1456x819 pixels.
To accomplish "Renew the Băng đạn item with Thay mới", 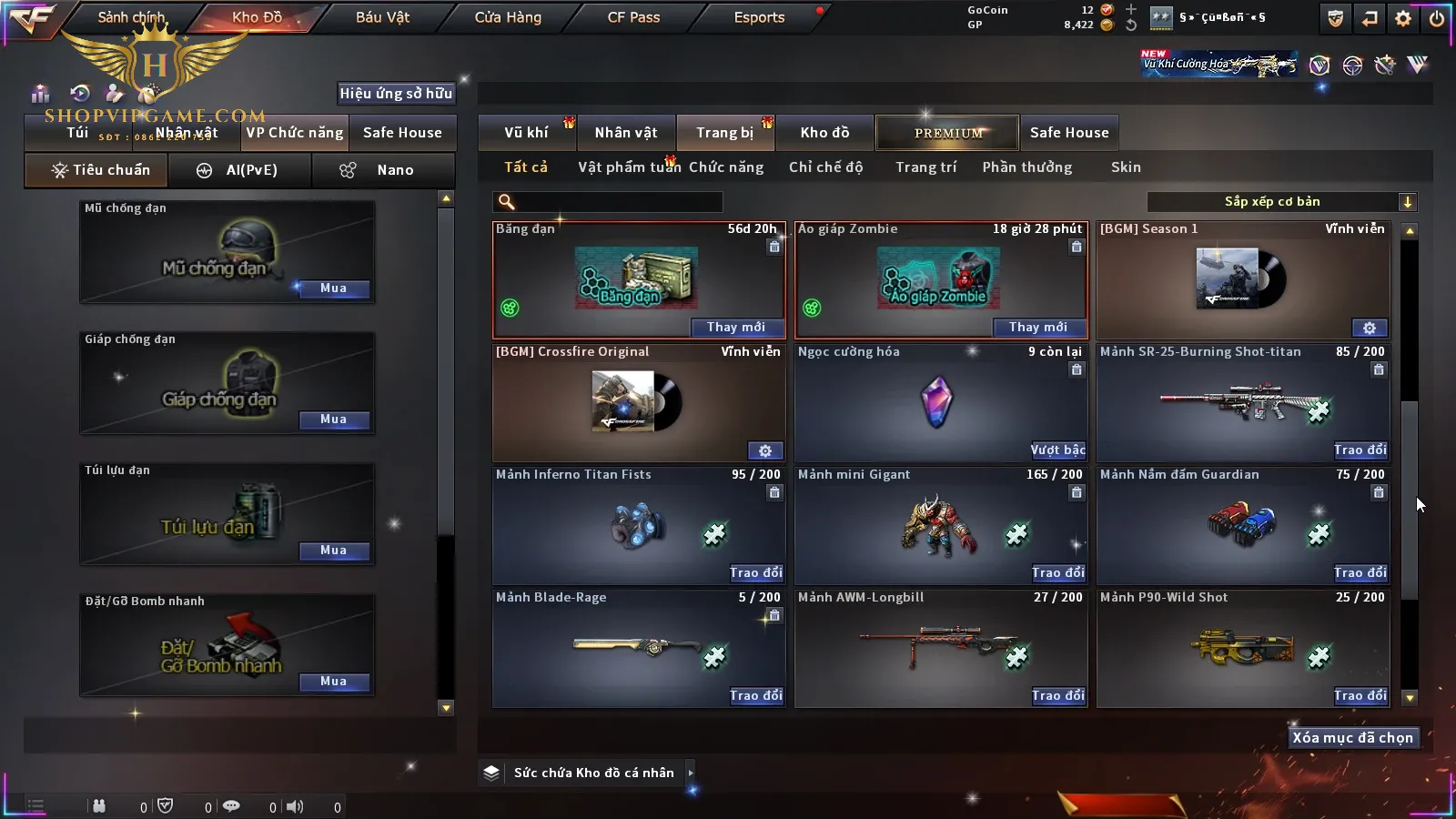I will click(x=735, y=328).
